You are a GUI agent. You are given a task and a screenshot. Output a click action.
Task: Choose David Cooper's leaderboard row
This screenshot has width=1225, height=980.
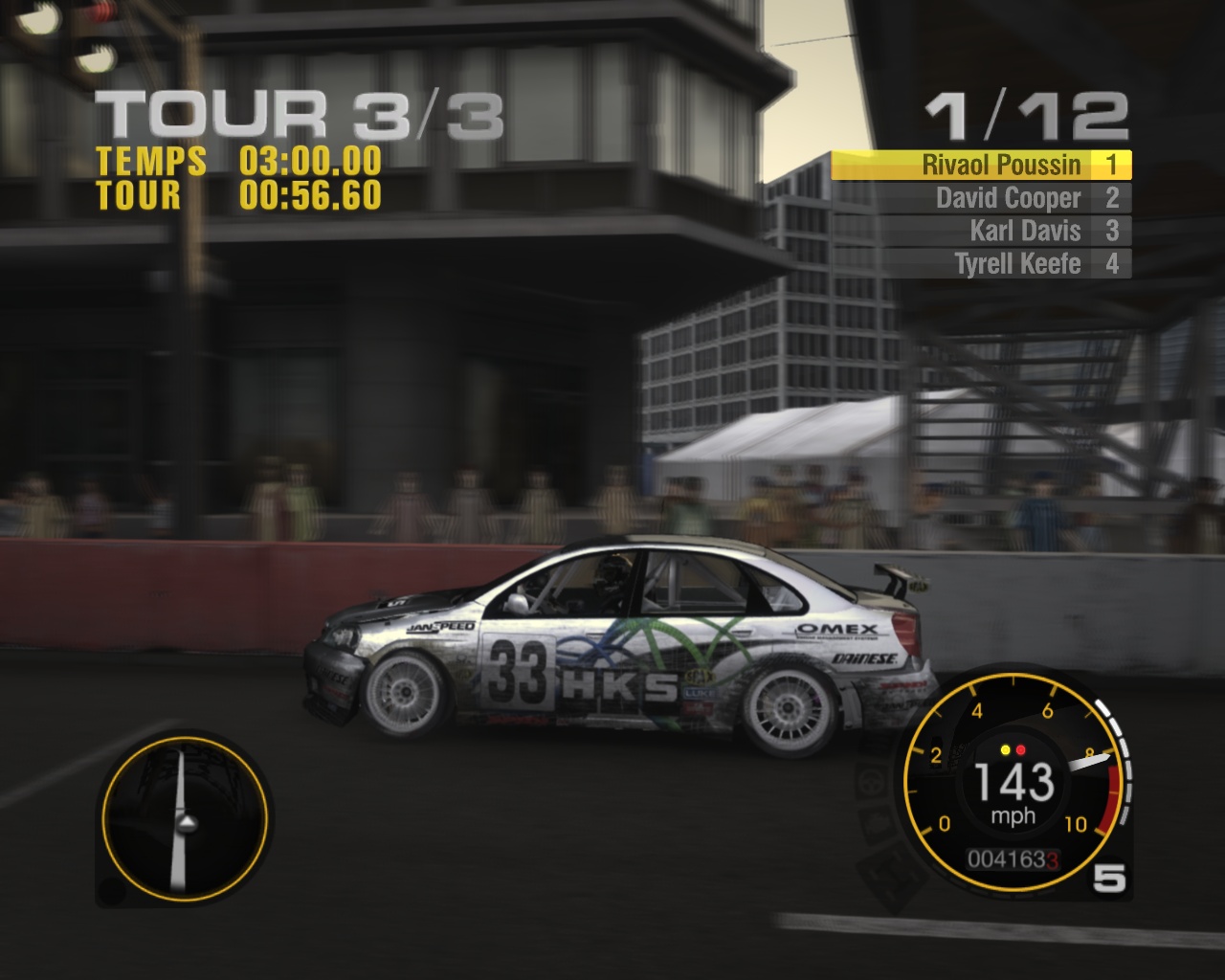981,198
